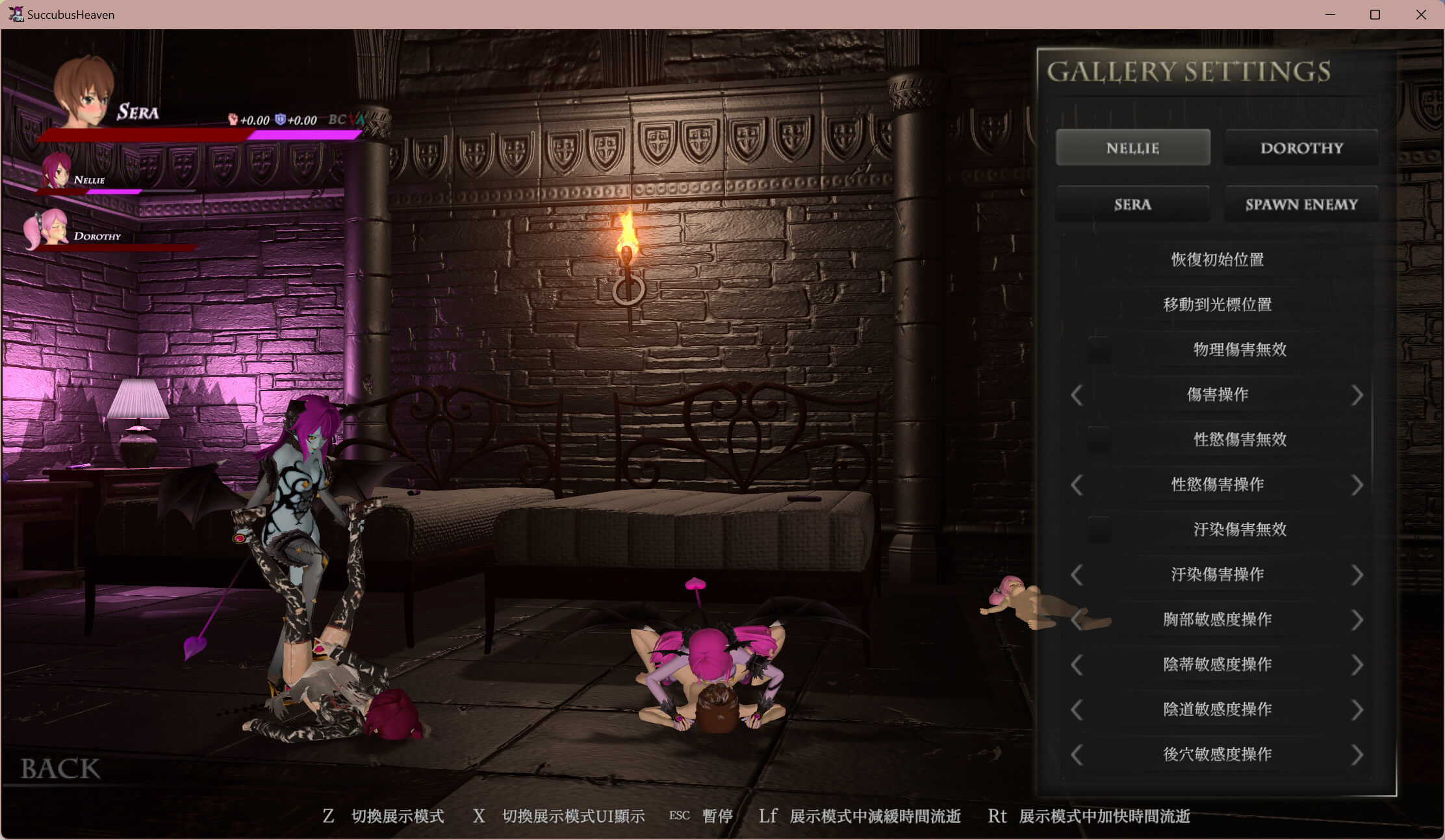The height and width of the screenshot is (840, 1445).
Task: Decrease 傷害操作 with left arrow
Action: point(1077,395)
